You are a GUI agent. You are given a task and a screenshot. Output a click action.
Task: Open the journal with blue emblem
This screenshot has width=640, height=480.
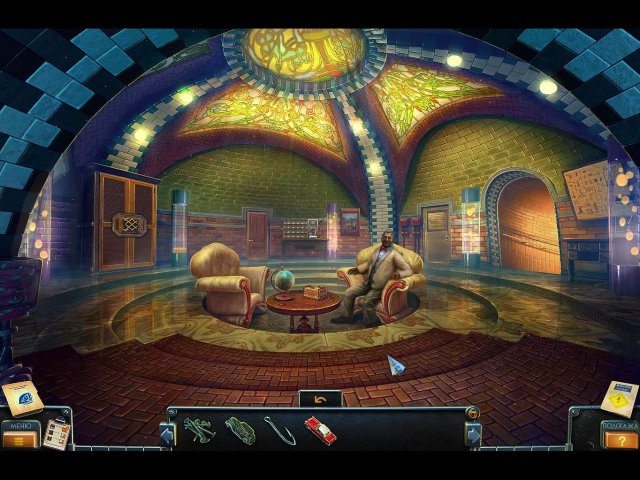point(22,398)
